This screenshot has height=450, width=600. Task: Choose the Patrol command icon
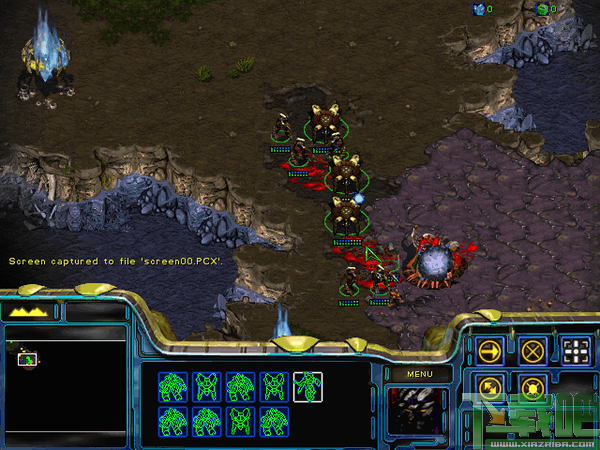tap(490, 387)
